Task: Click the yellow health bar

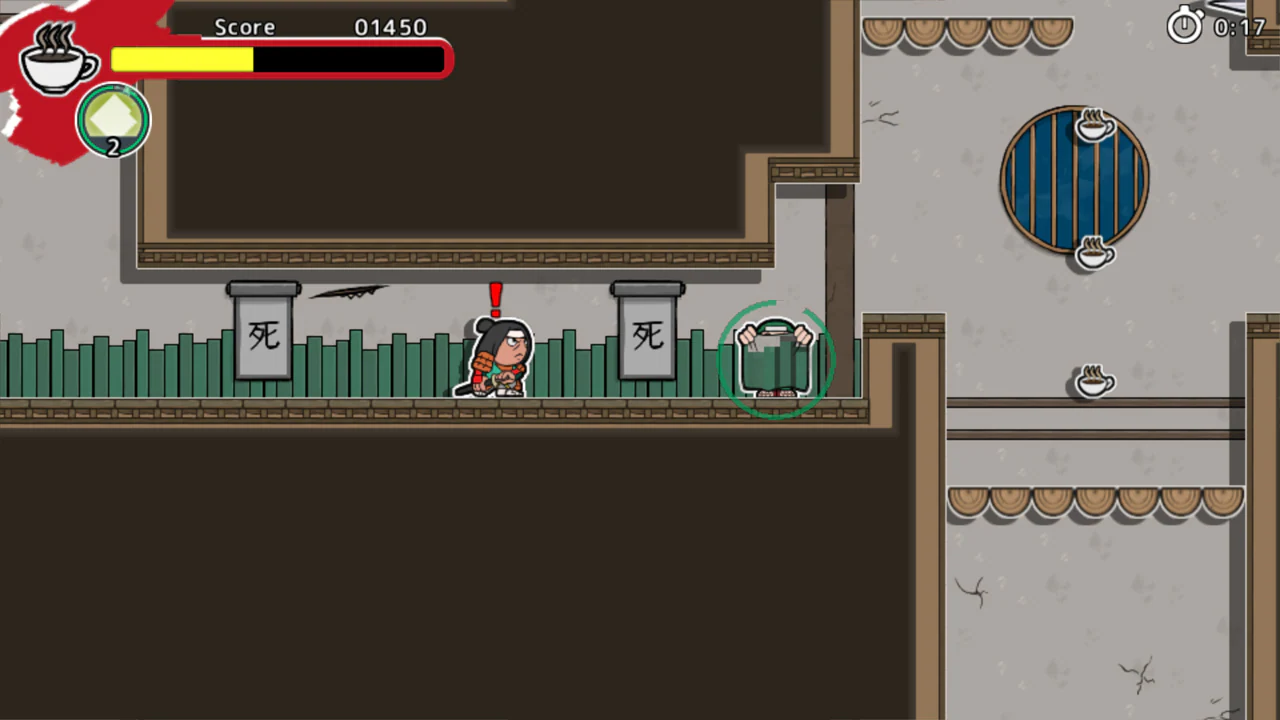Action: pyautogui.click(x=180, y=60)
